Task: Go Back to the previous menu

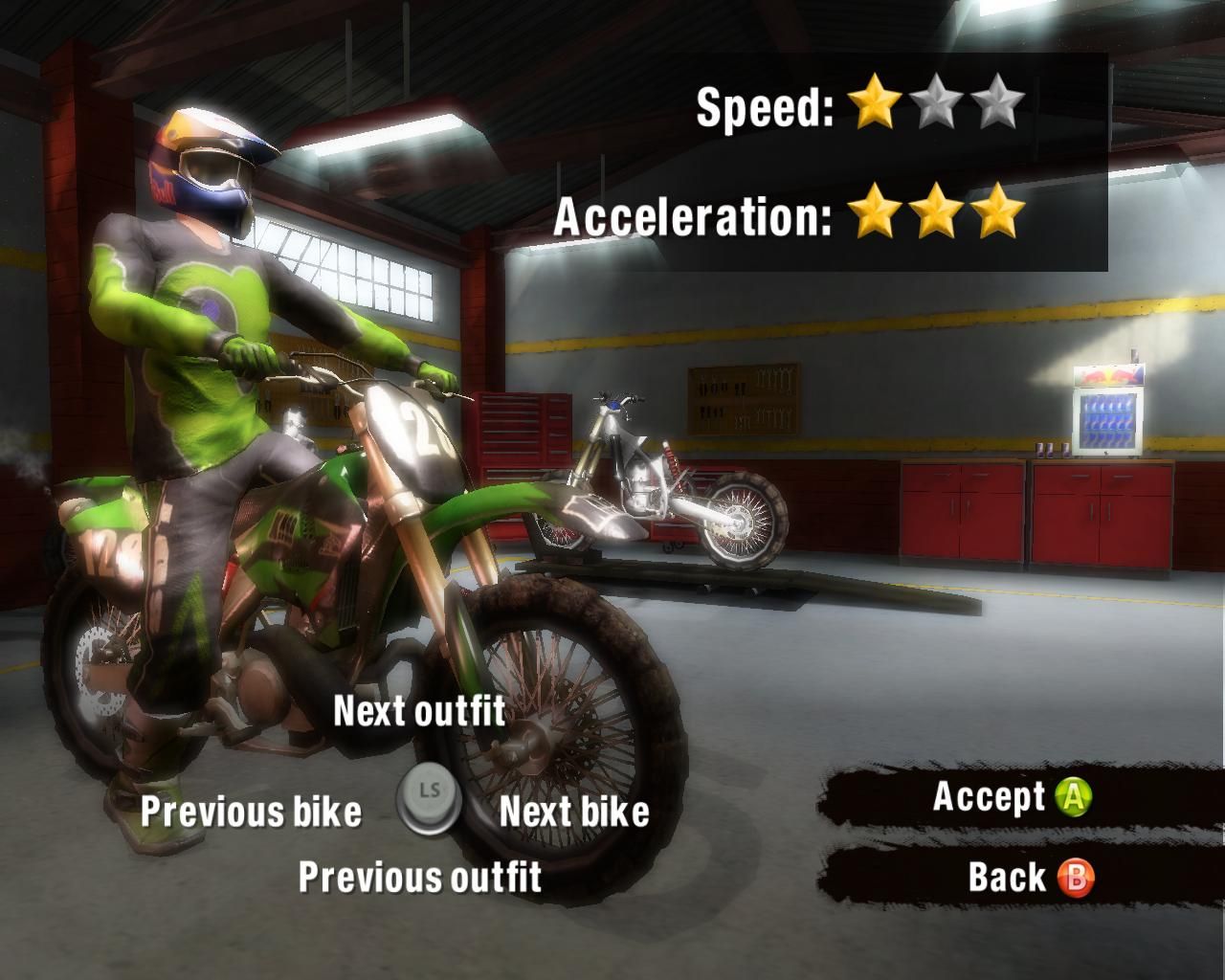Action: (1005, 877)
